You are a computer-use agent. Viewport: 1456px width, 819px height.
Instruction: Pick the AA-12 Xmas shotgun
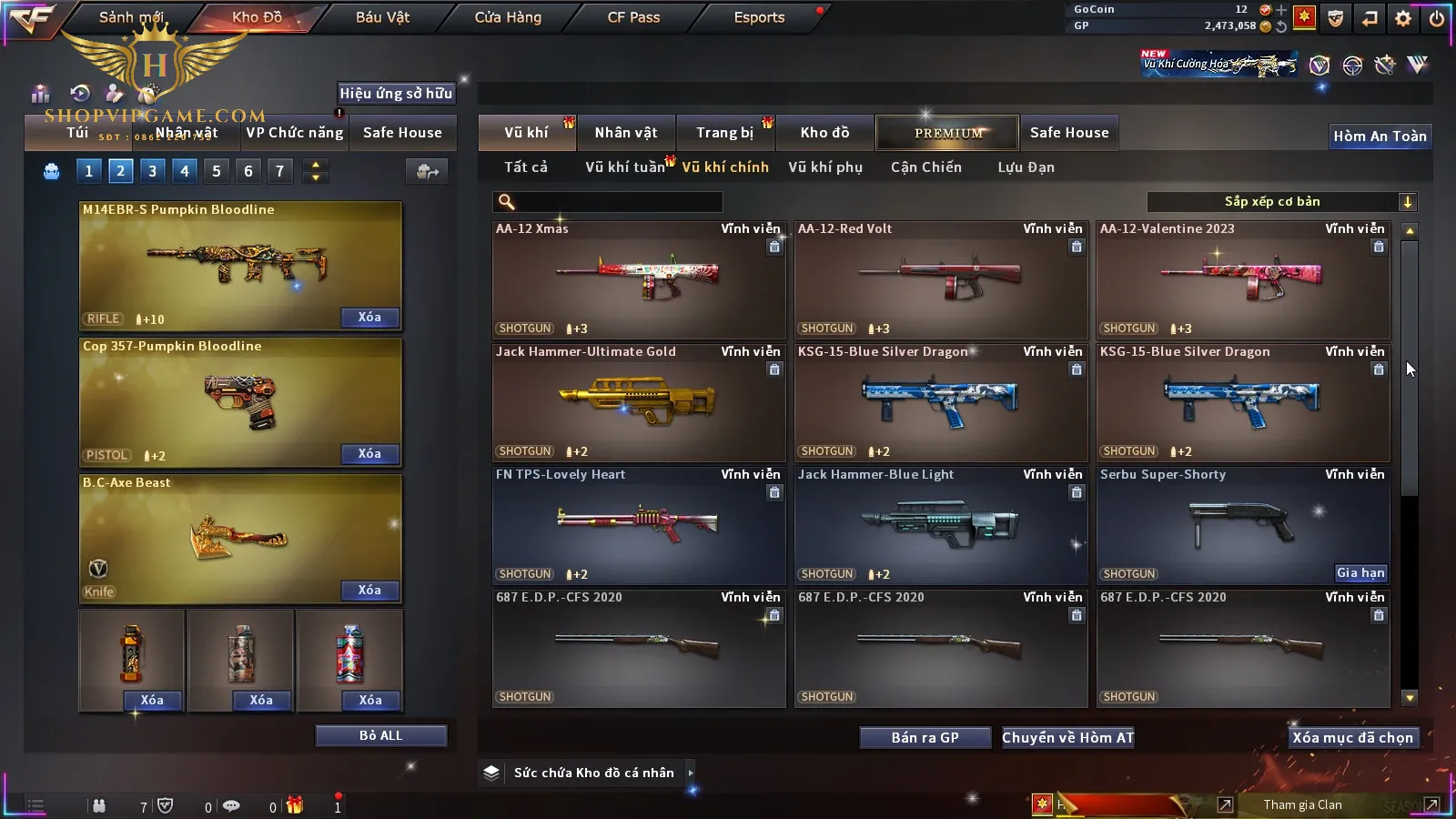[639, 279]
